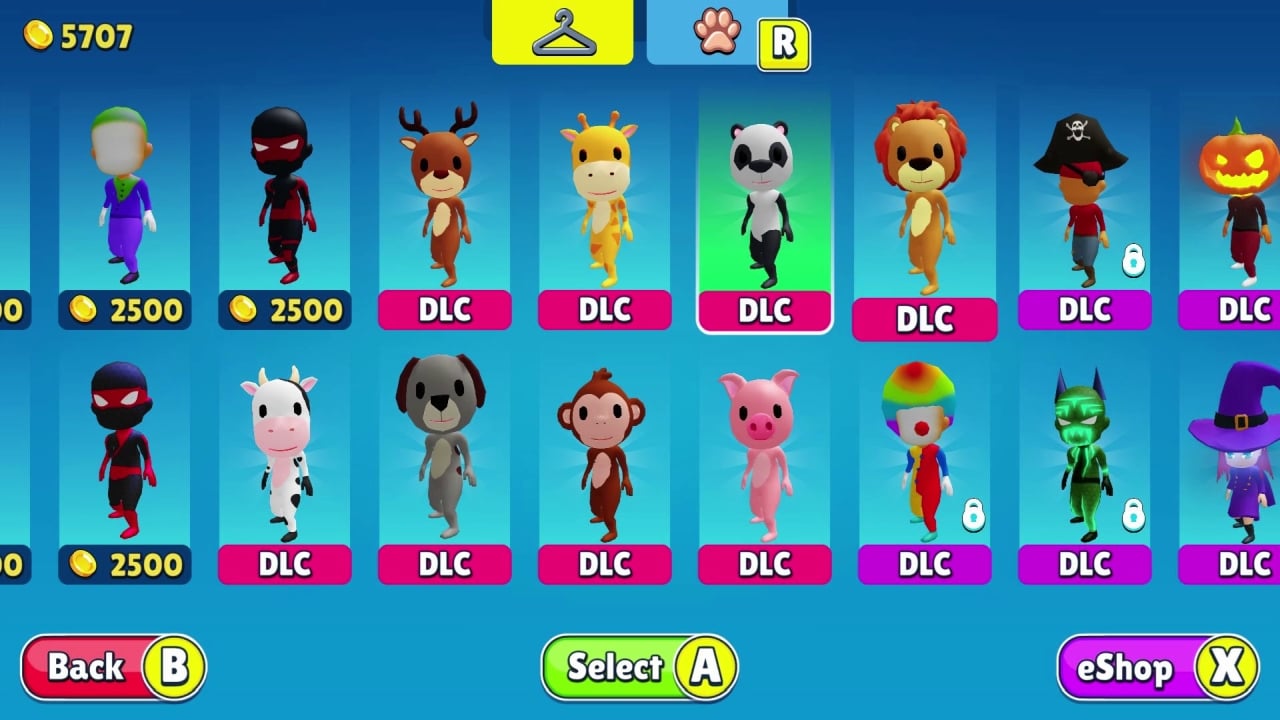
Task: Click the coin icon on the green-haired character's price
Action: [85, 310]
